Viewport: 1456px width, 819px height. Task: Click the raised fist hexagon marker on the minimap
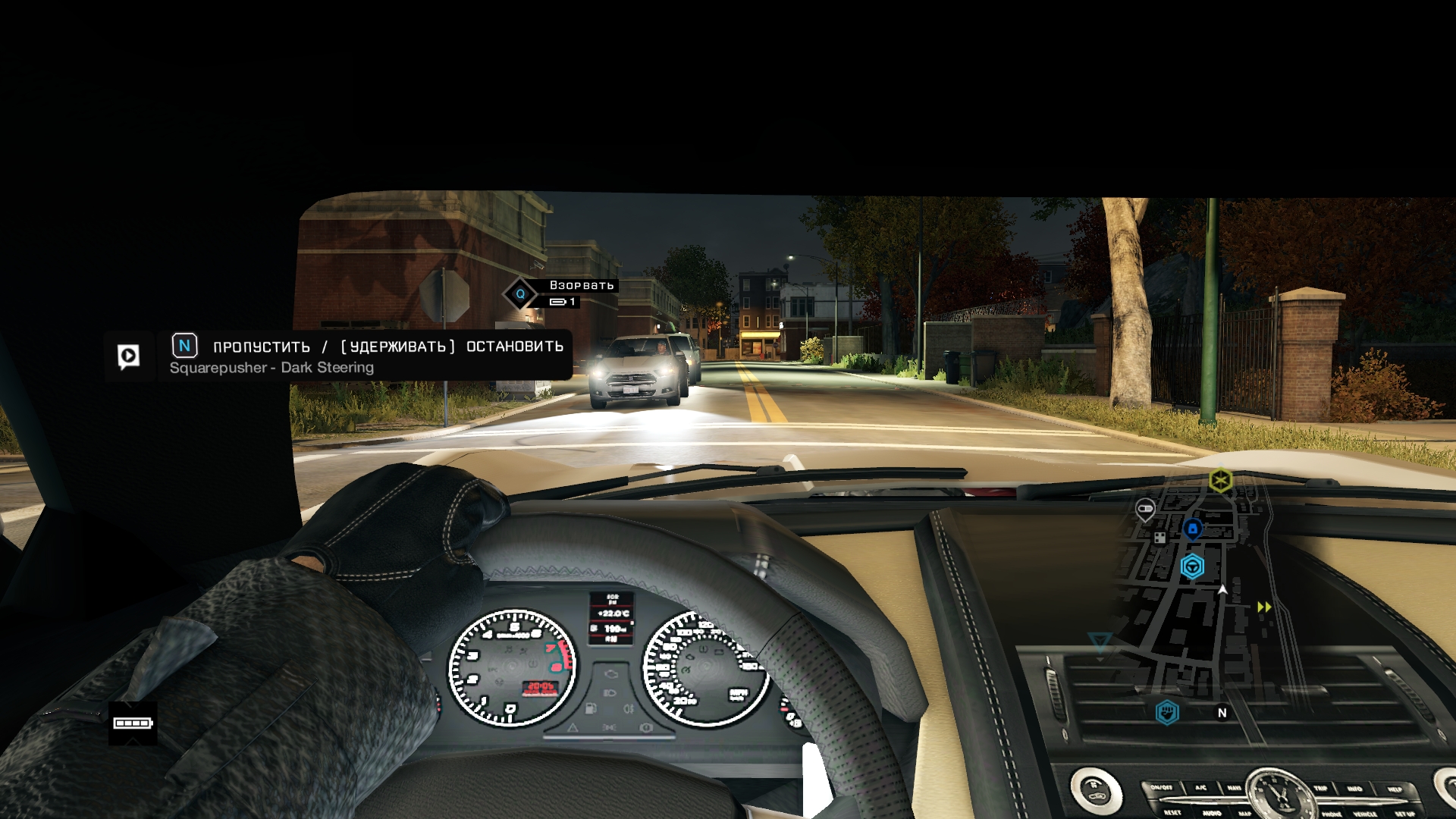click(1167, 712)
